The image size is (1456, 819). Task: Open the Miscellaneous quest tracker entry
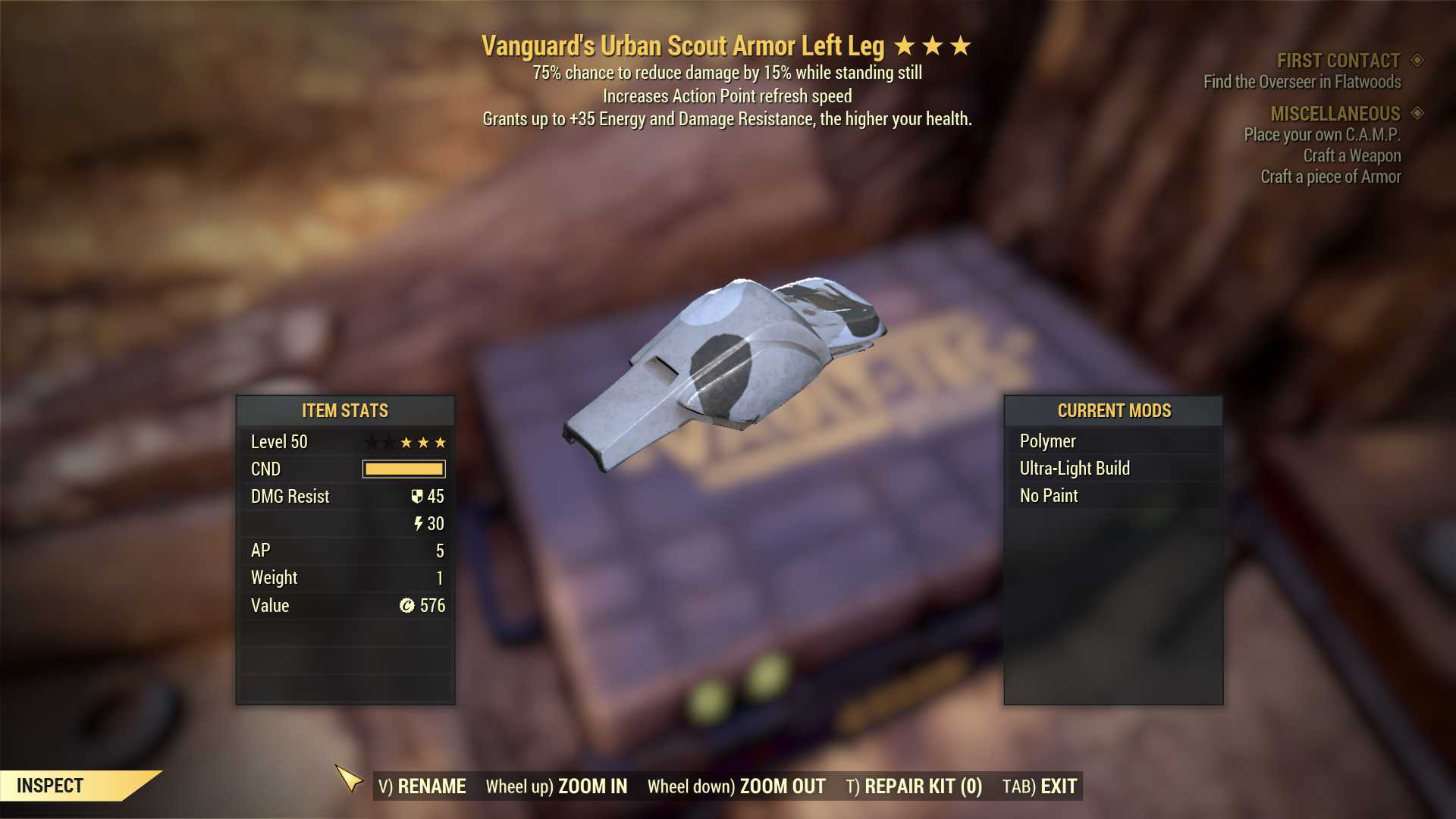[x=1335, y=114]
